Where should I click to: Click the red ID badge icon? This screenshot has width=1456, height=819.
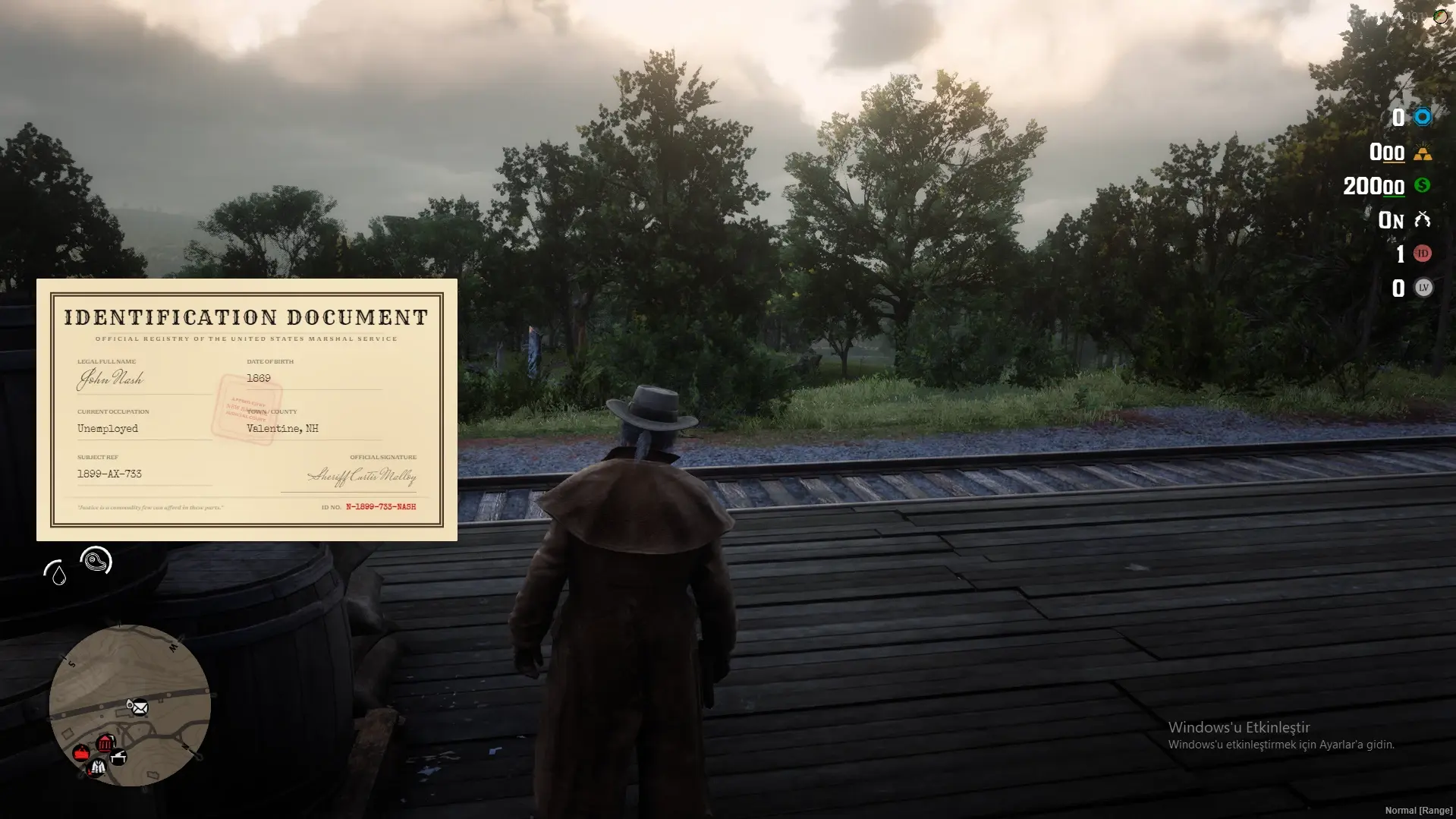click(1423, 254)
